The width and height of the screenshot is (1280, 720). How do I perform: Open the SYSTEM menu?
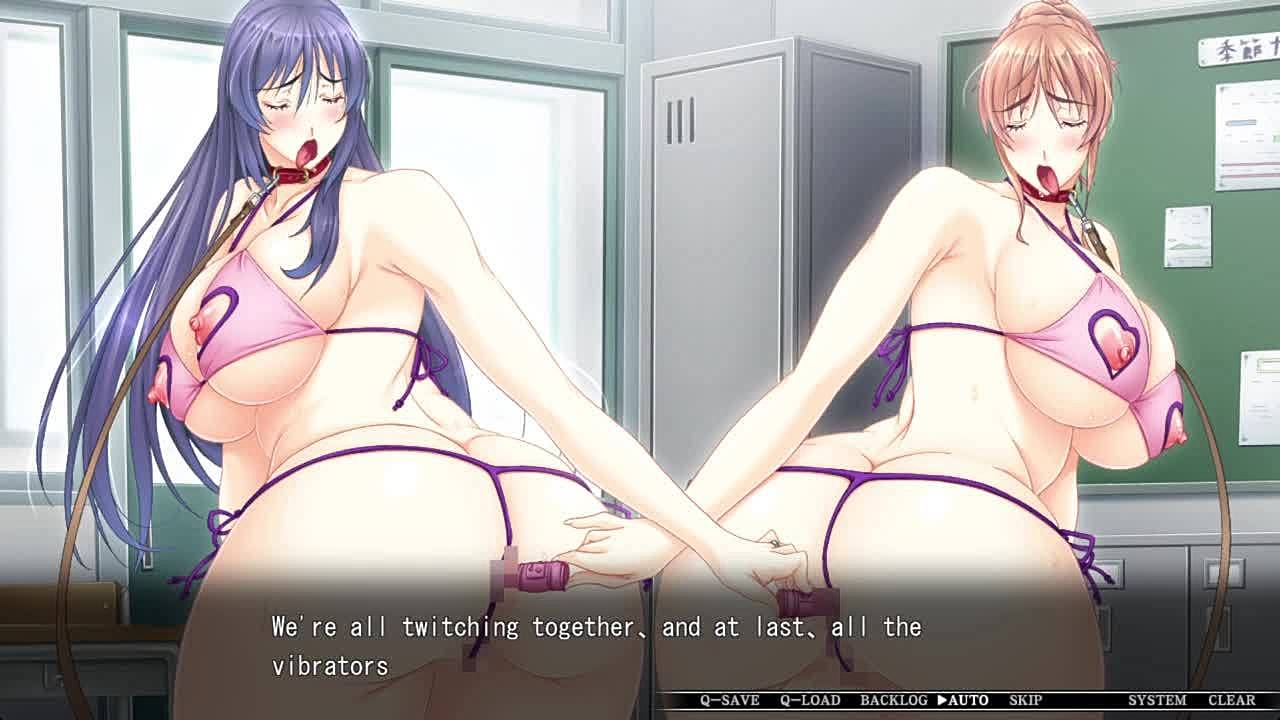(1157, 701)
